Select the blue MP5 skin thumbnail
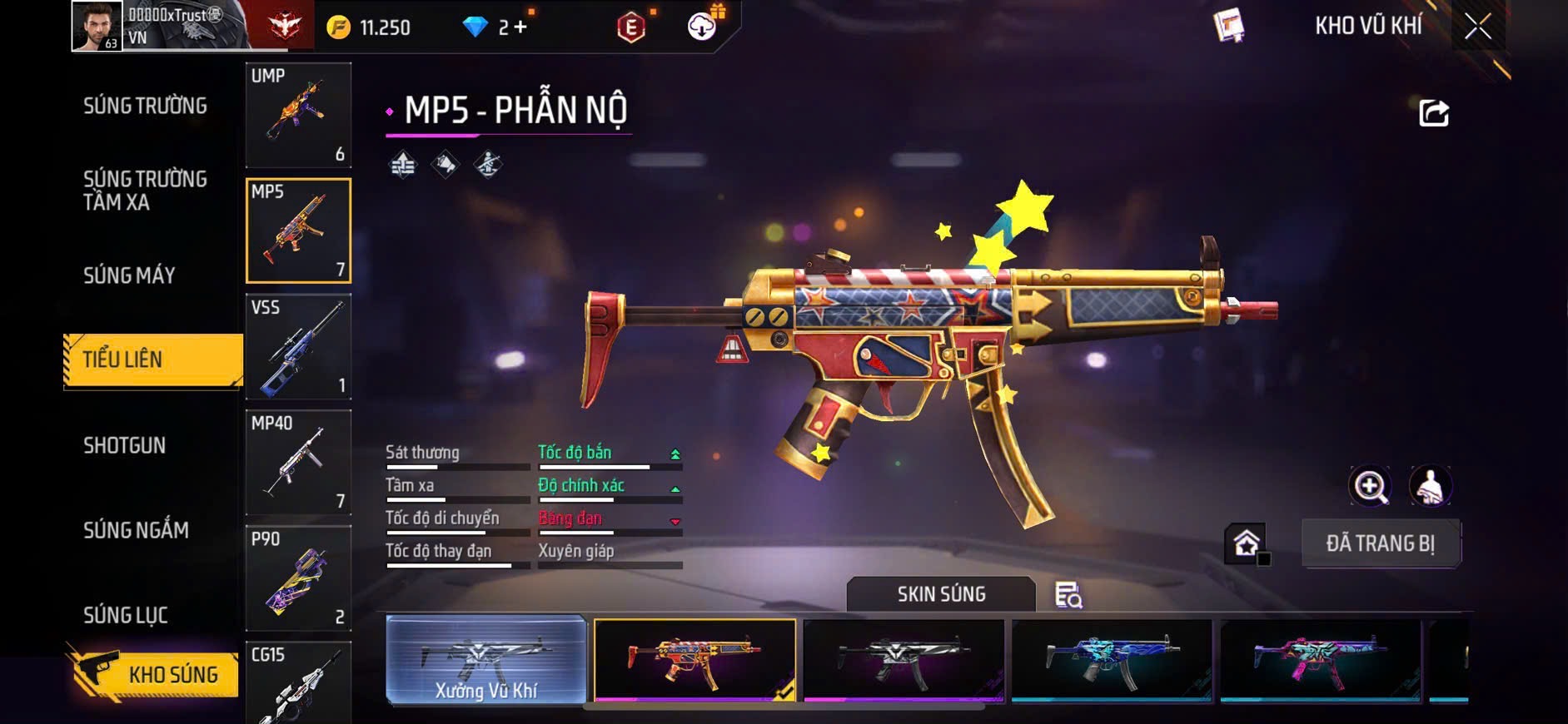 1111,660
